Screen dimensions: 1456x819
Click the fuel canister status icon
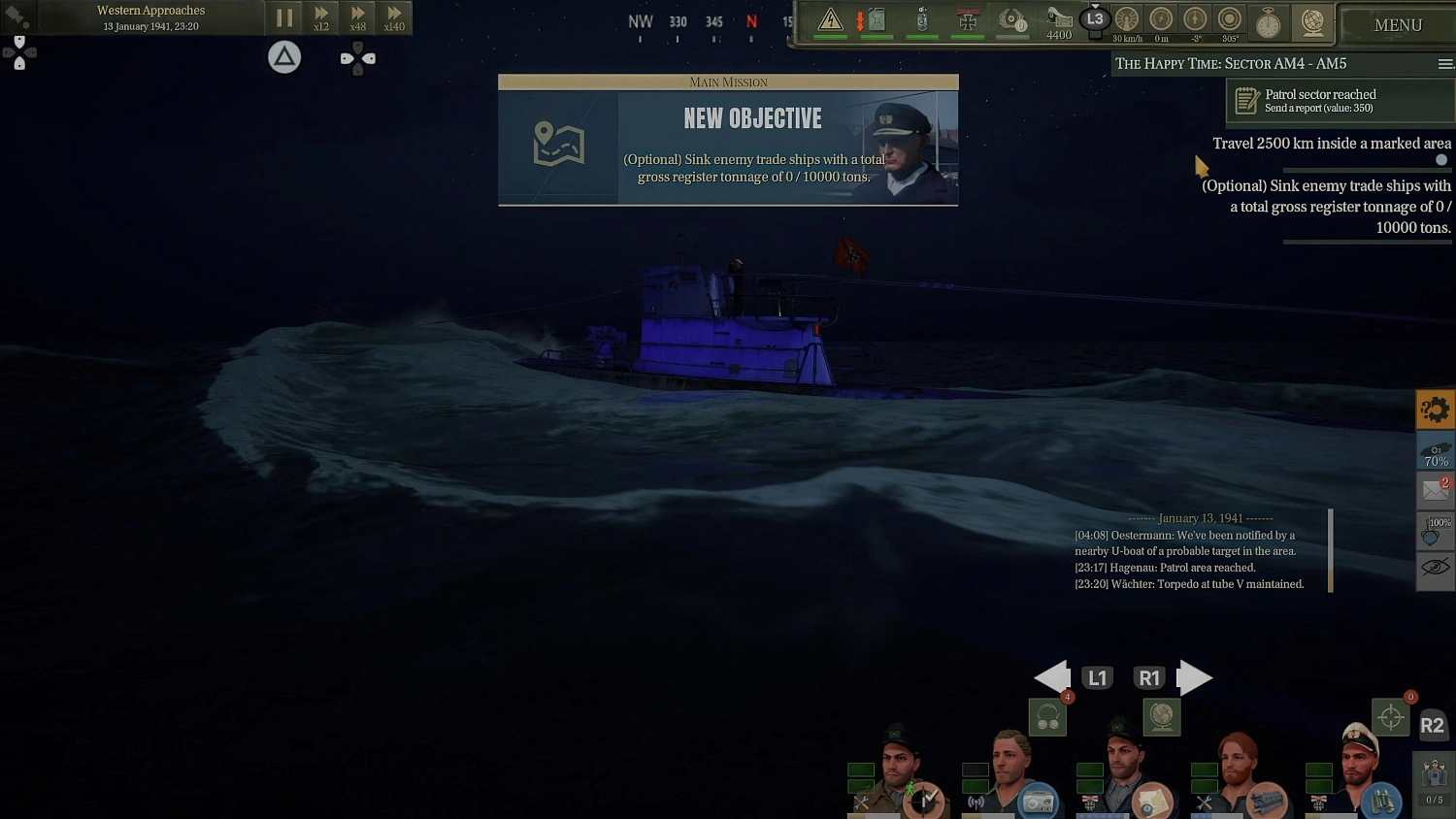875,21
